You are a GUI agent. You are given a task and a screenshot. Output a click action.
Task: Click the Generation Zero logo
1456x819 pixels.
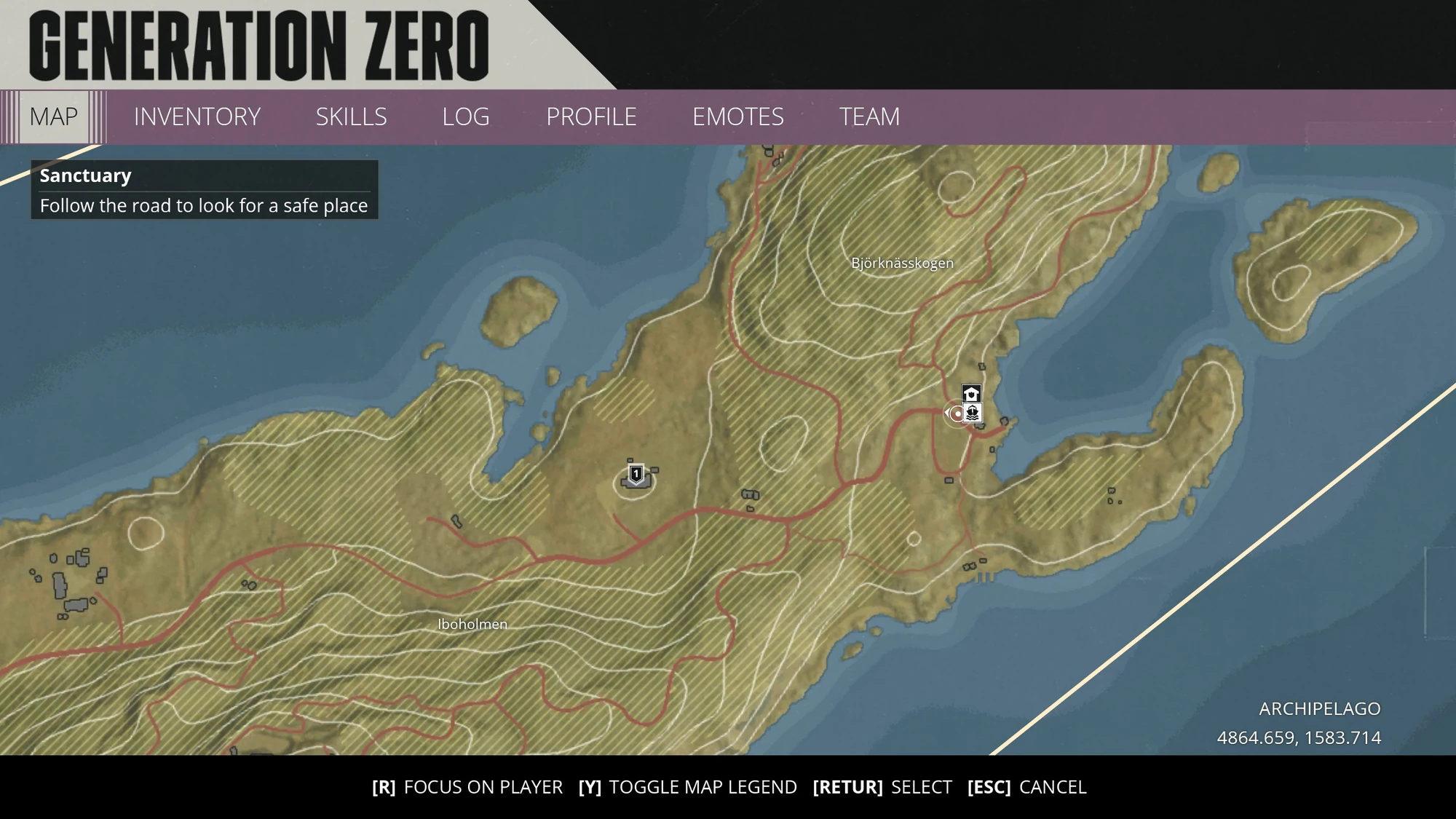click(258, 45)
